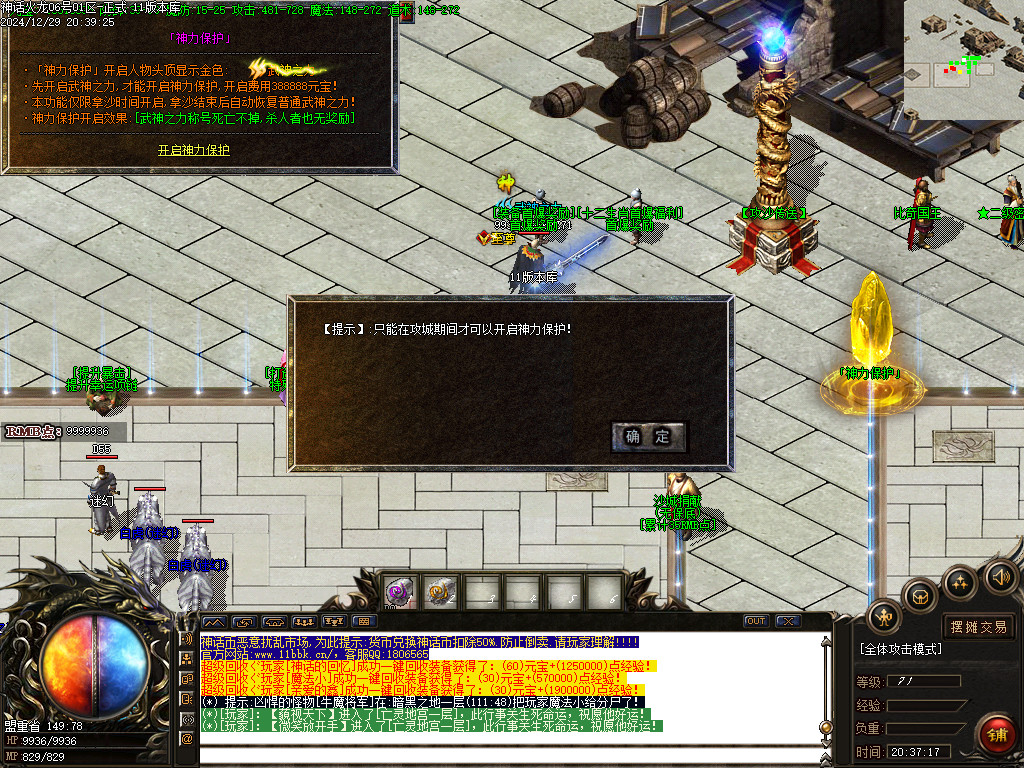The image size is (1024, 768).
Task: Click the 开启神力保护 link
Action: coord(194,150)
